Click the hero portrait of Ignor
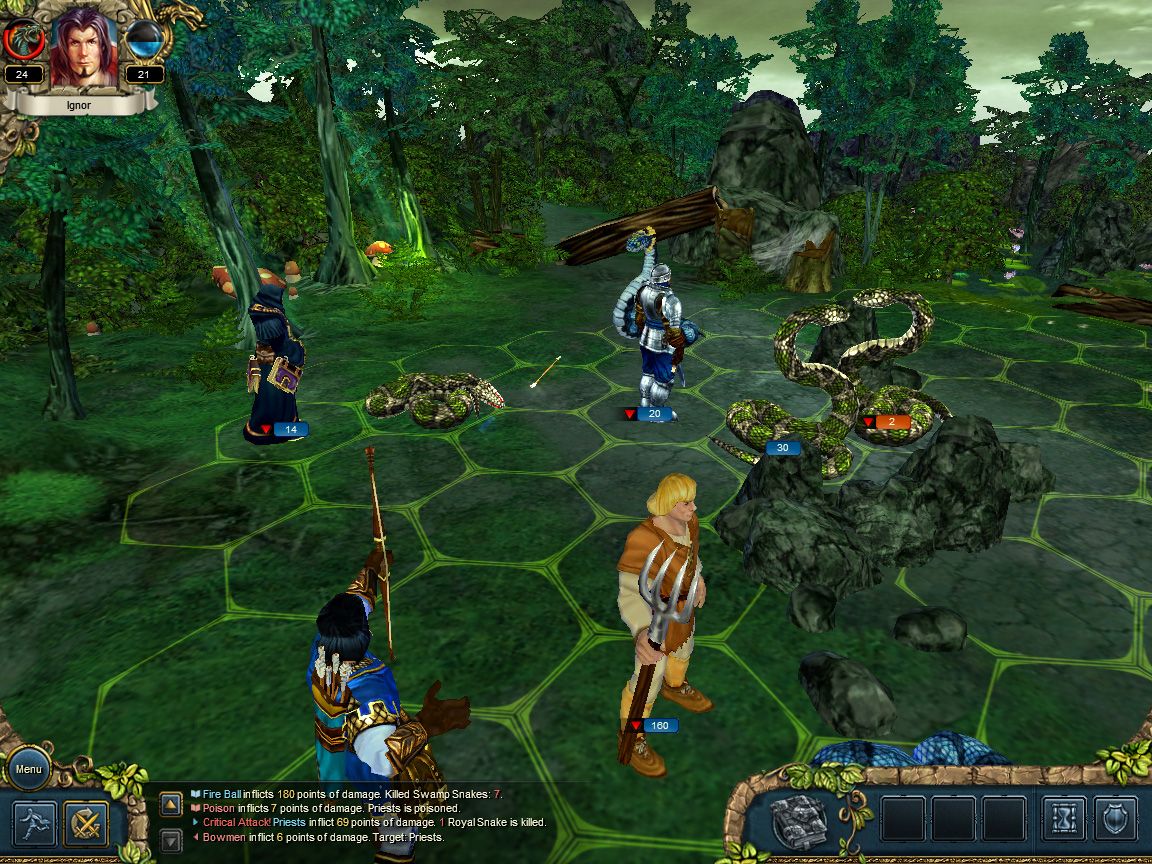Screen dimensions: 1152x864 point(84,46)
